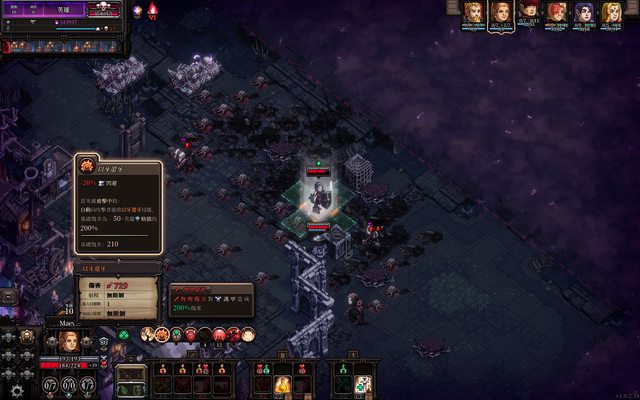Open the settings gear menu
640x400 pixels.
coord(16,390)
